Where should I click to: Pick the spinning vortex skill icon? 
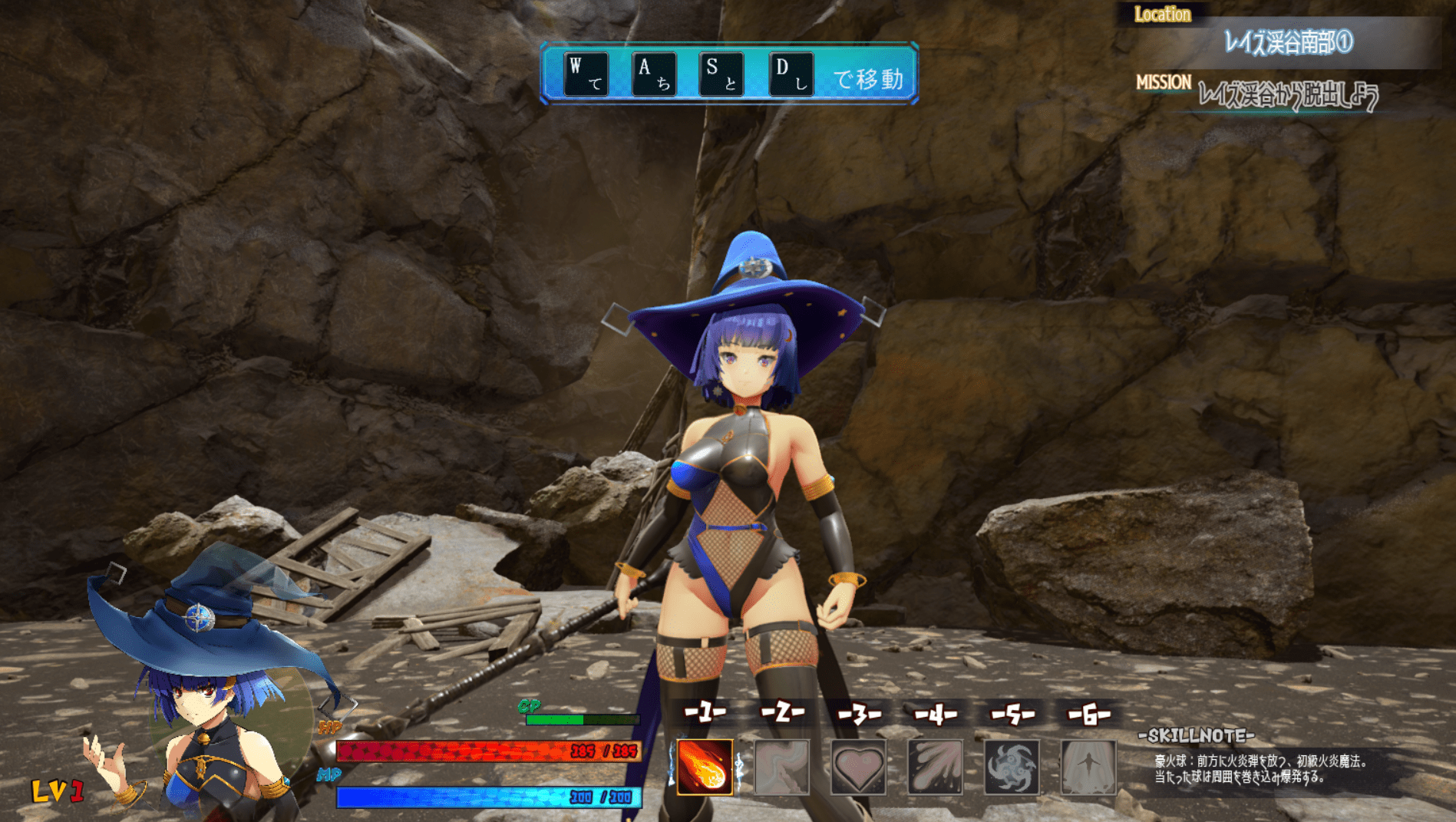tap(1012, 767)
